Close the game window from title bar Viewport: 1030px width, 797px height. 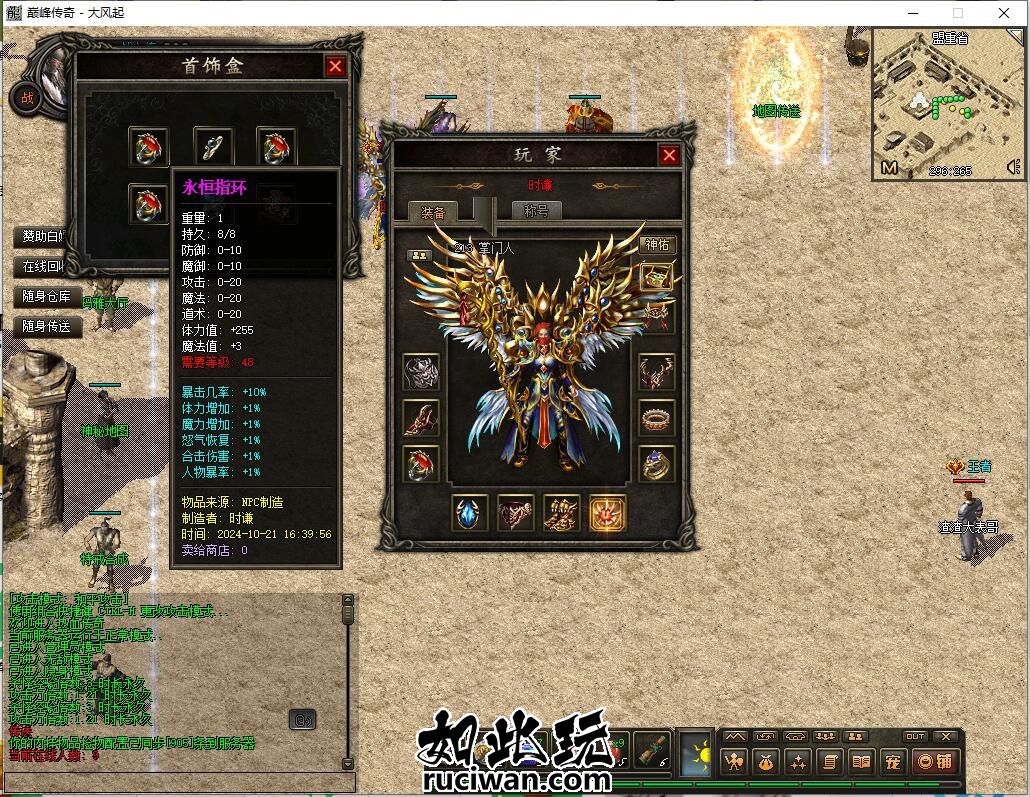coord(1004,13)
